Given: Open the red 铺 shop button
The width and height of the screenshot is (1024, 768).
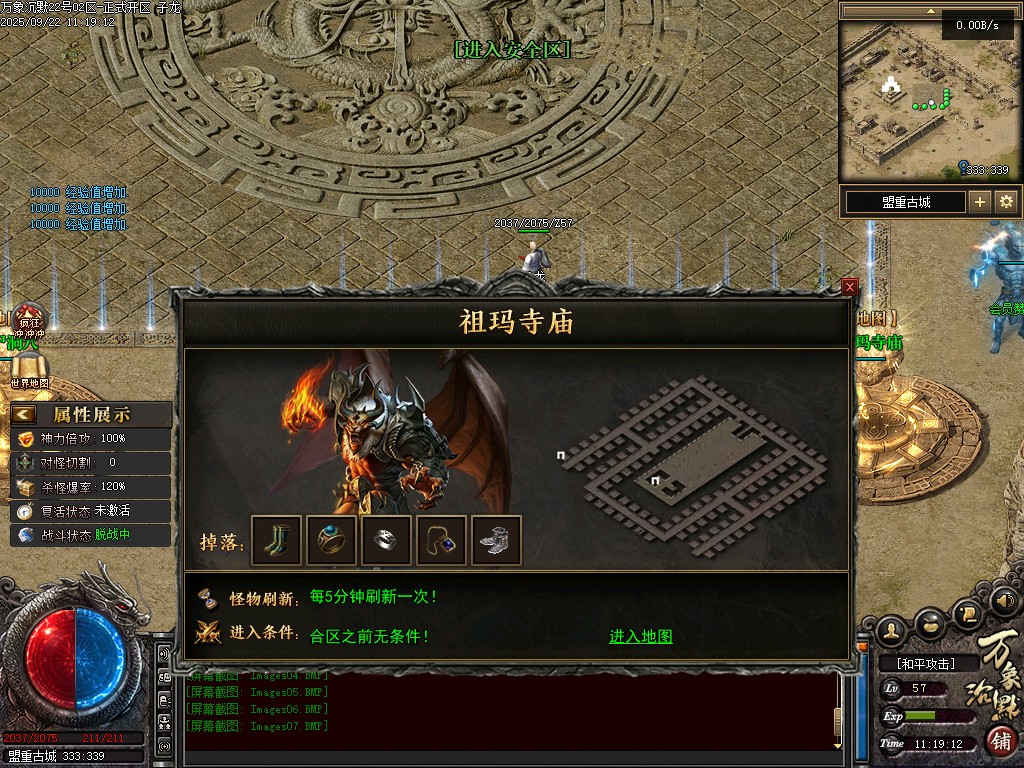Looking at the screenshot, I should pos(1002,741).
